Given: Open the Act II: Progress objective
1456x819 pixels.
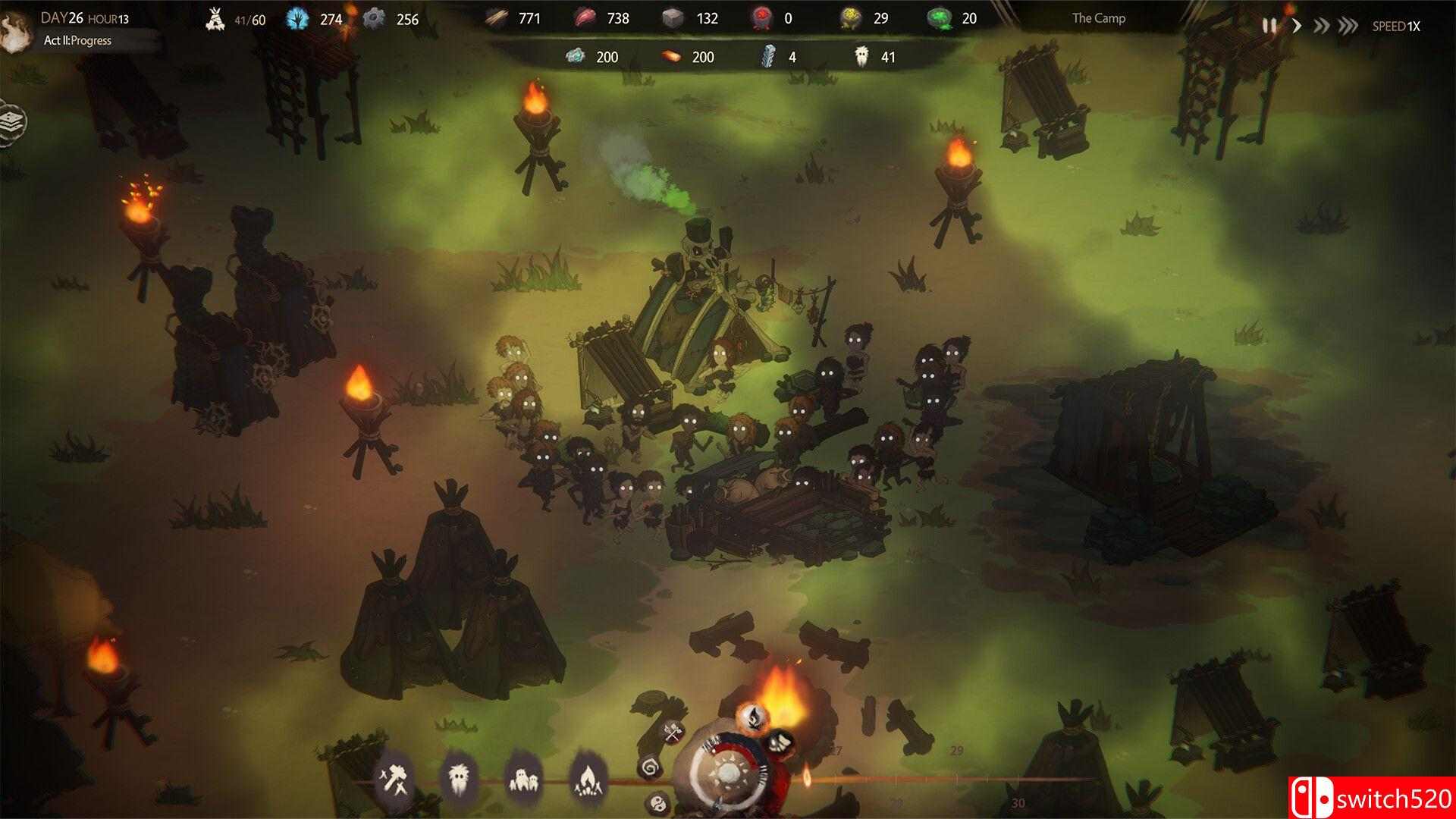Looking at the screenshot, I should tap(77, 41).
